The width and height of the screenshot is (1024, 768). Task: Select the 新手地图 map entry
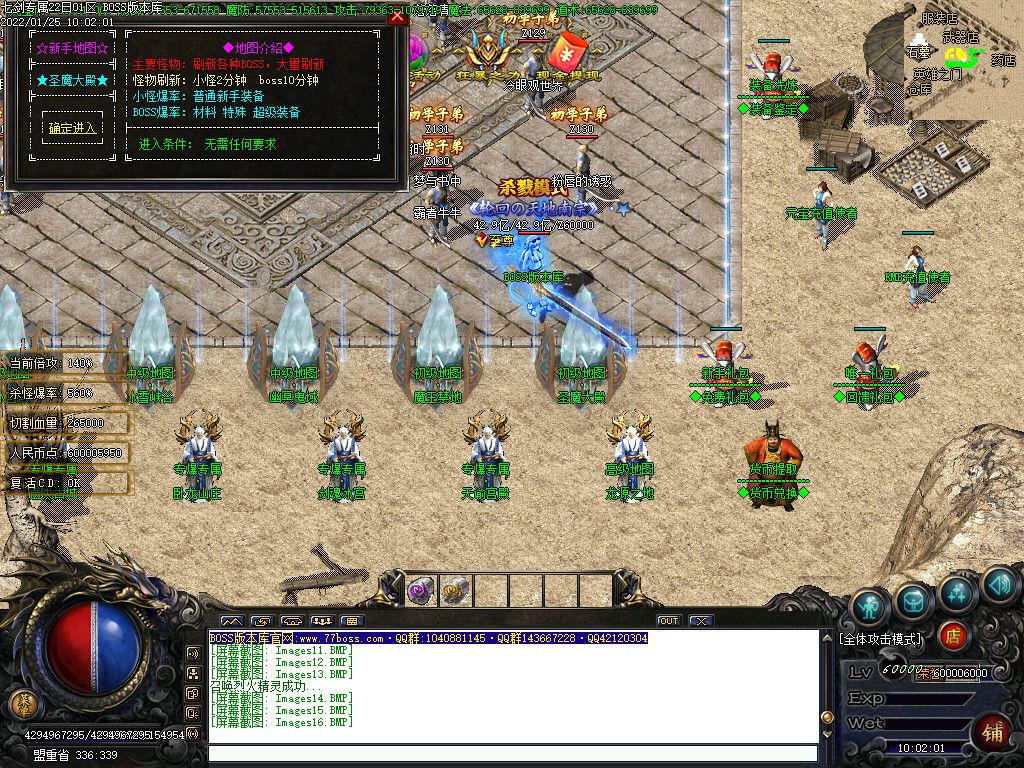(x=72, y=48)
